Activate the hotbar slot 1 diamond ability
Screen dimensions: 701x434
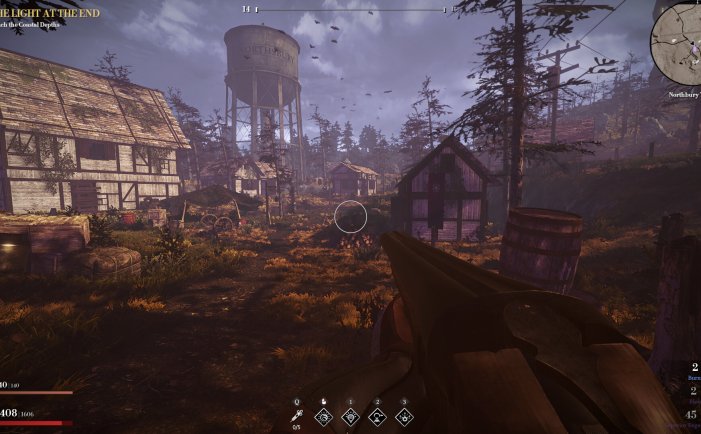(350, 417)
